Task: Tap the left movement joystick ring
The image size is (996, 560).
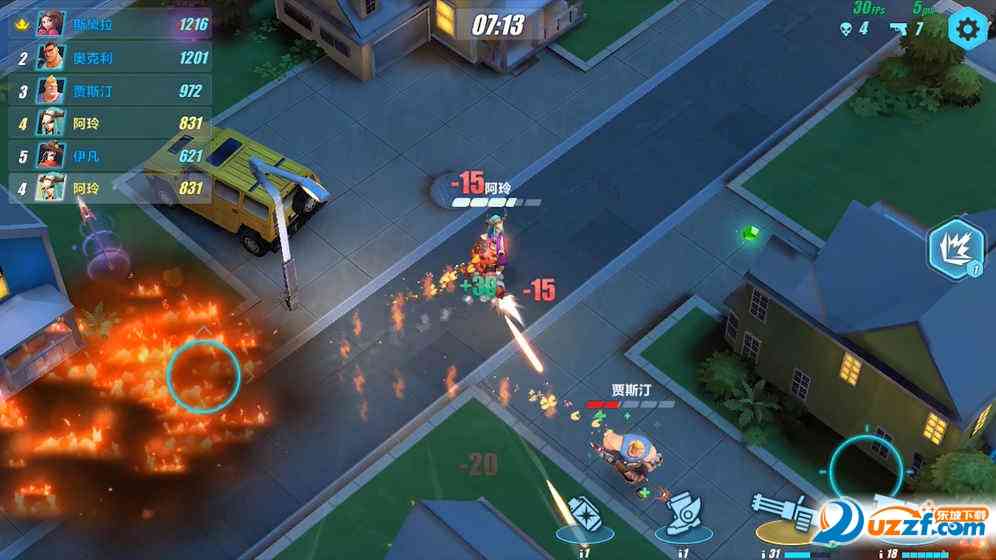Action: (x=203, y=375)
